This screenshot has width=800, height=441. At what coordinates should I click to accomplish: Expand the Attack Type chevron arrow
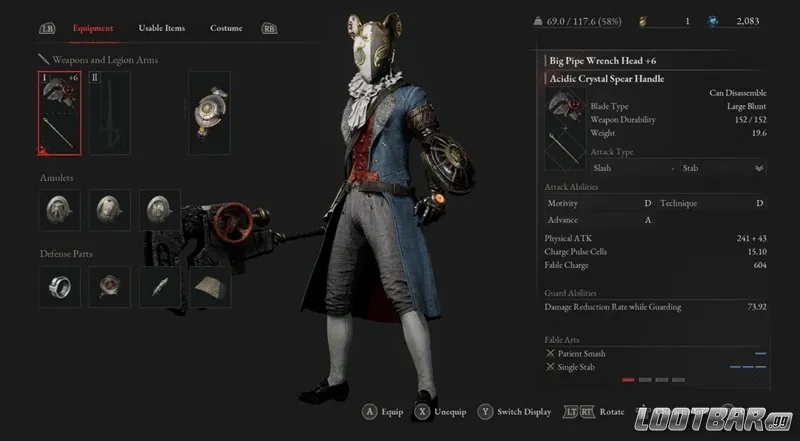(x=759, y=168)
